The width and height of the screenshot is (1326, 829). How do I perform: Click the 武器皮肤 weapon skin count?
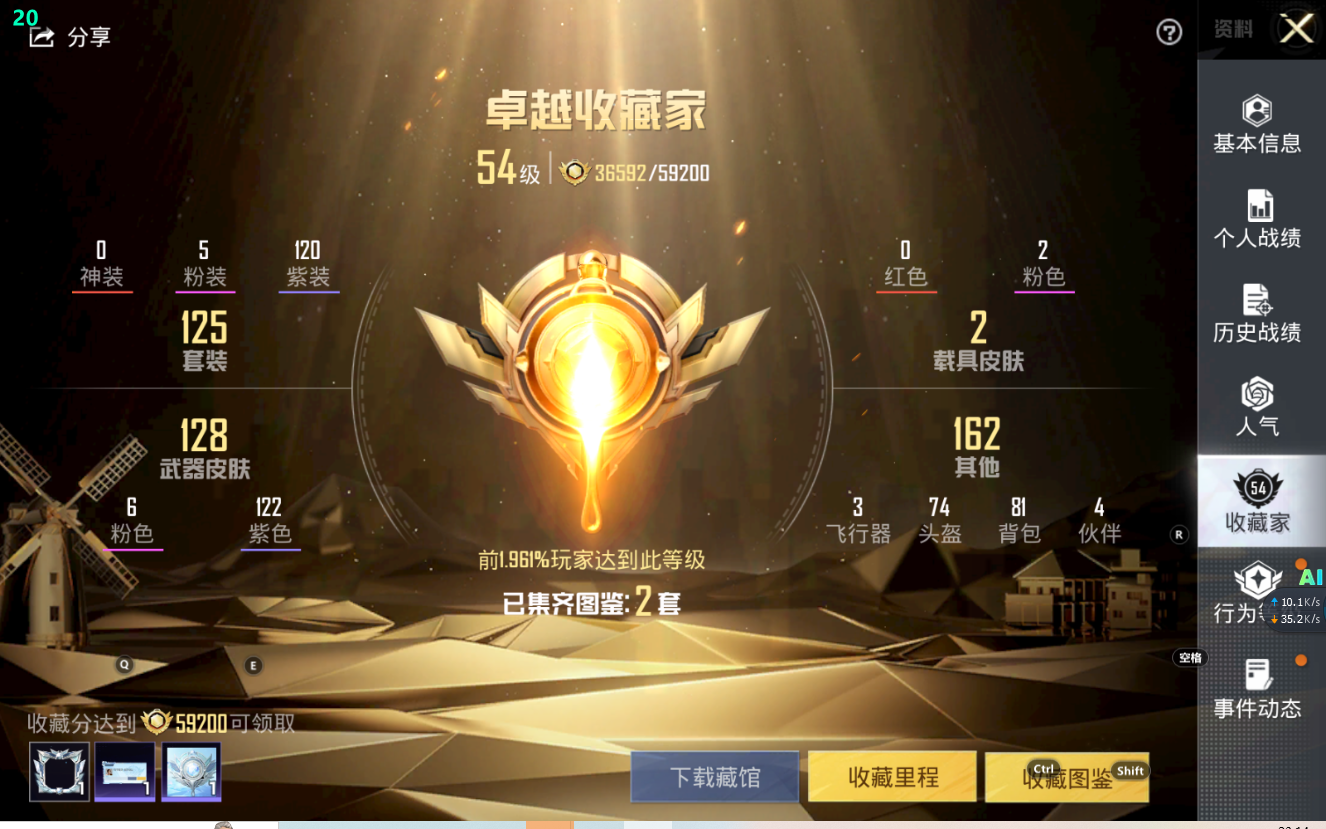click(205, 448)
